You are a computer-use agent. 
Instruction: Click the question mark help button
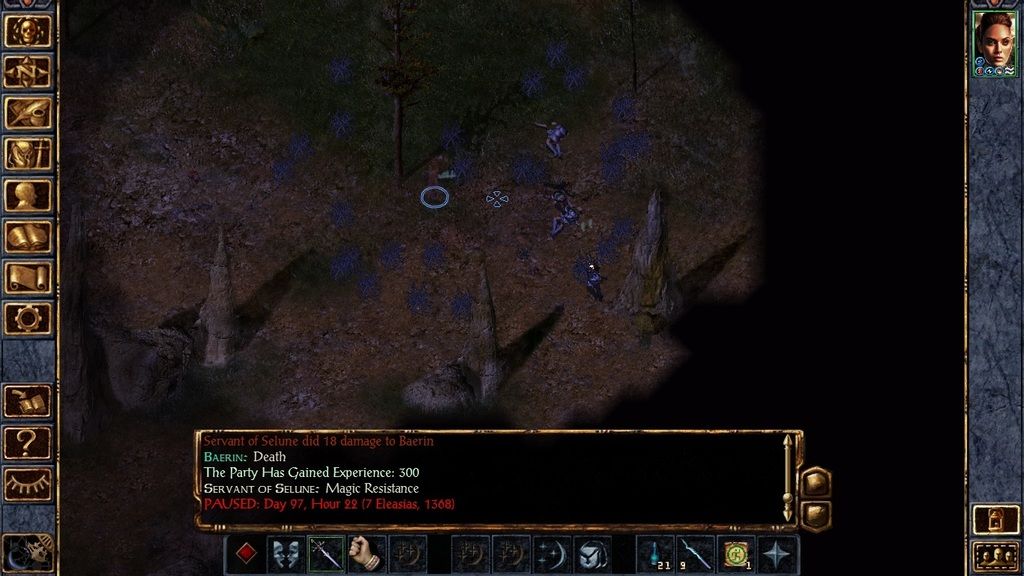point(28,441)
